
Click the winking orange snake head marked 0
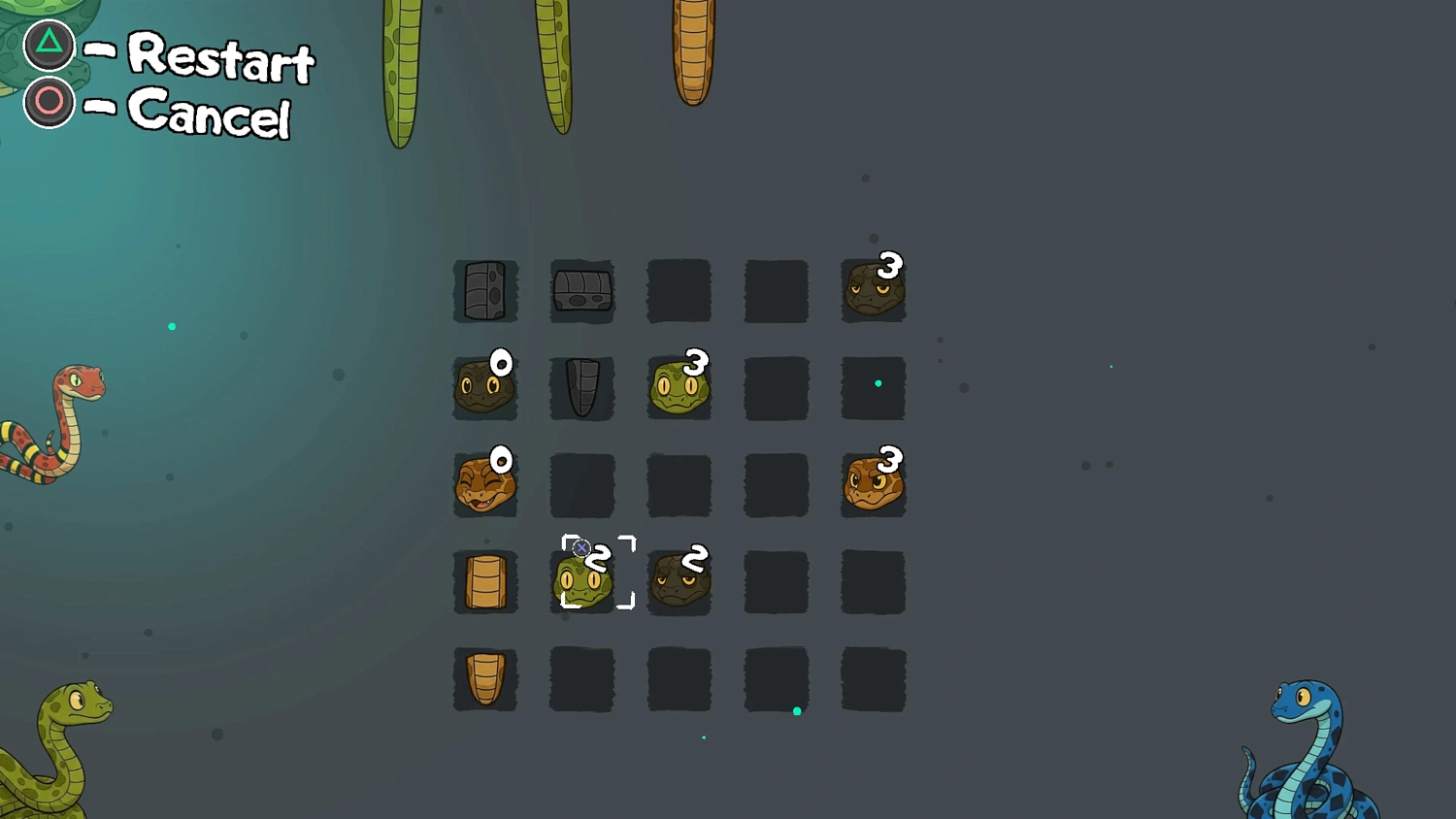tap(483, 485)
